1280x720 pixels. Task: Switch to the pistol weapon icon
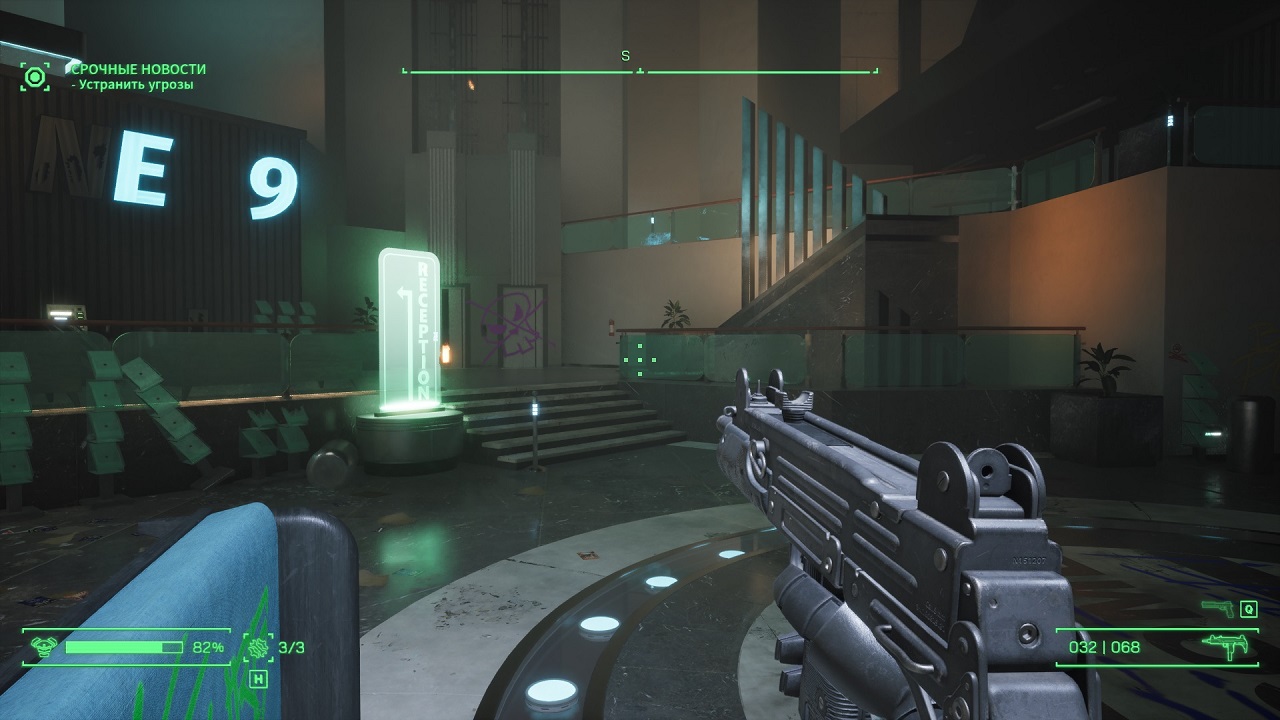tap(1218, 608)
